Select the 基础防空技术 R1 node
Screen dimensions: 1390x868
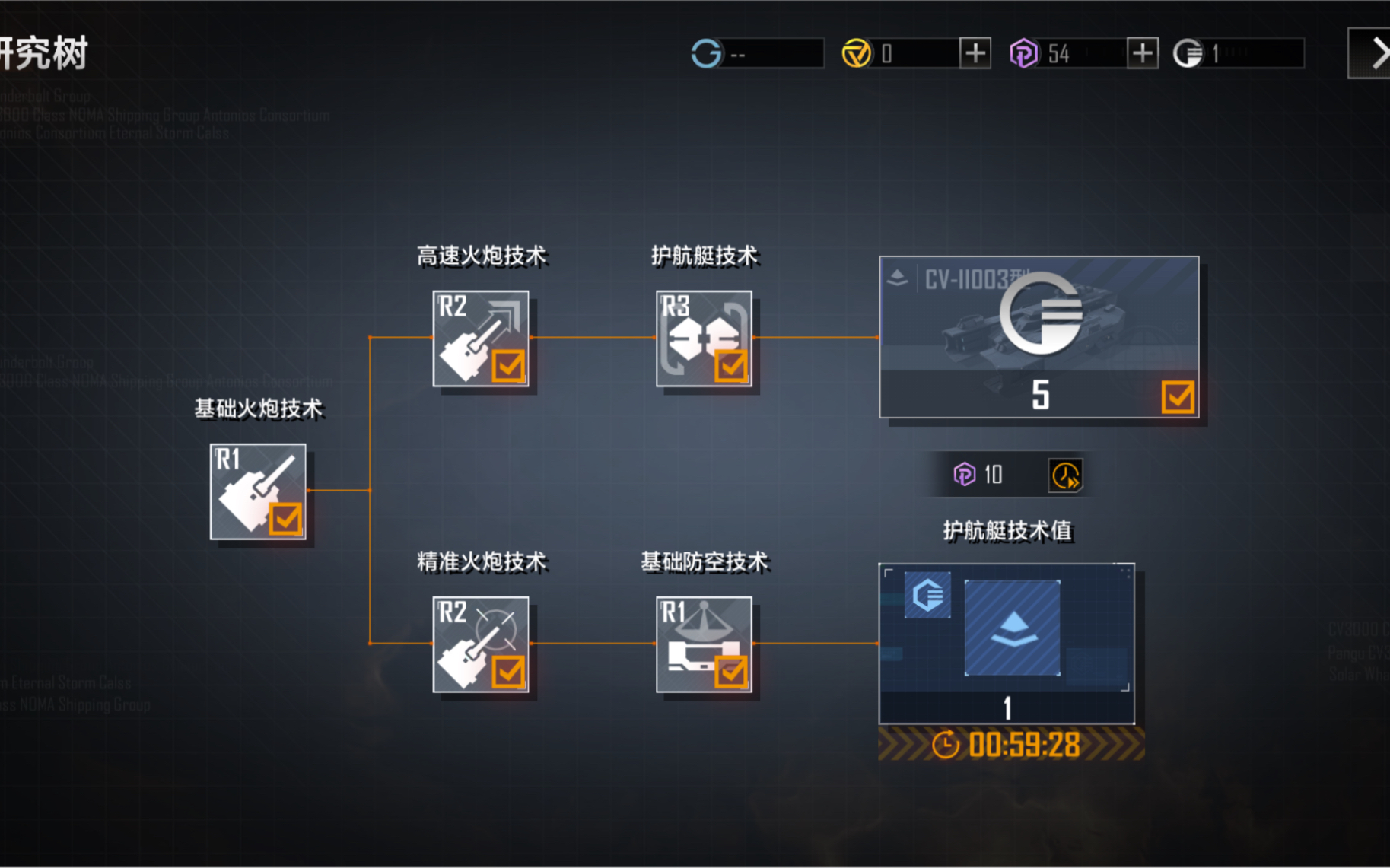704,644
